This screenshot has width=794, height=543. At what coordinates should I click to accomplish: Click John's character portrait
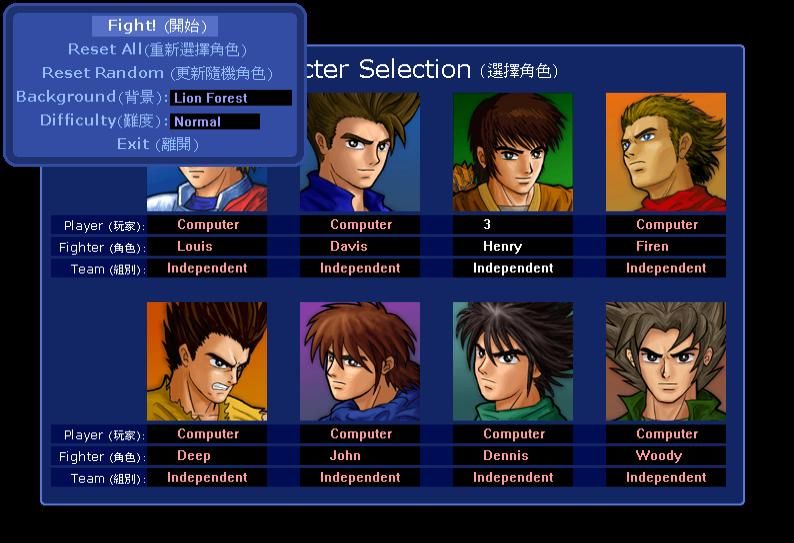360,361
